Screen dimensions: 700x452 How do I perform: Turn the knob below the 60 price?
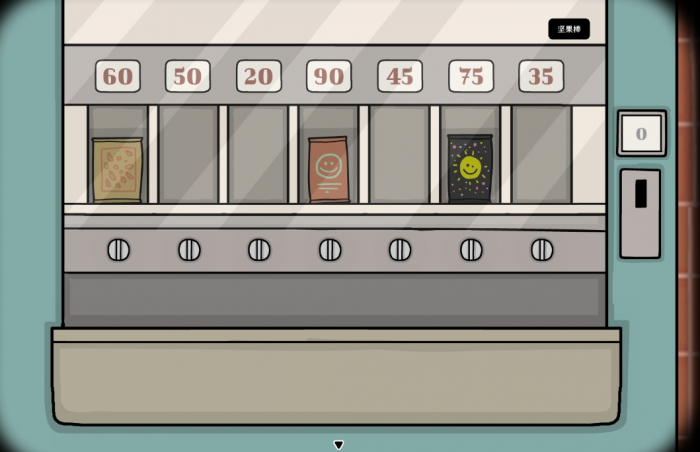(x=118, y=250)
